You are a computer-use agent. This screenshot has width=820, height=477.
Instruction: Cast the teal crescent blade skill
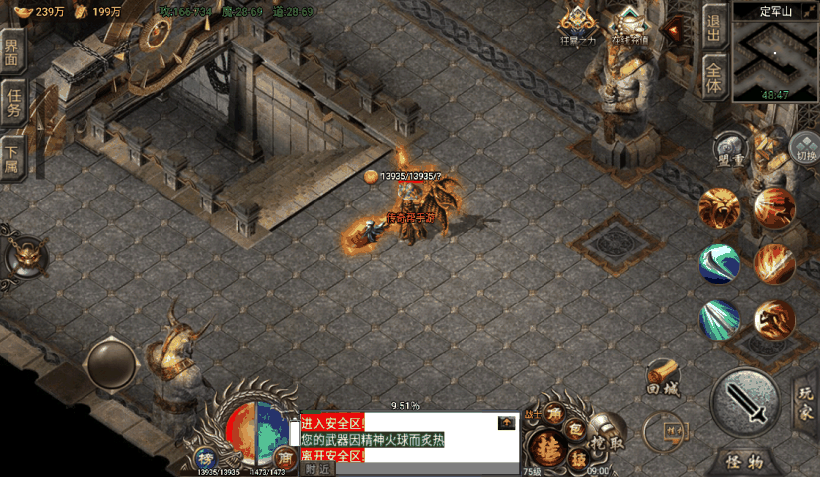point(720,264)
